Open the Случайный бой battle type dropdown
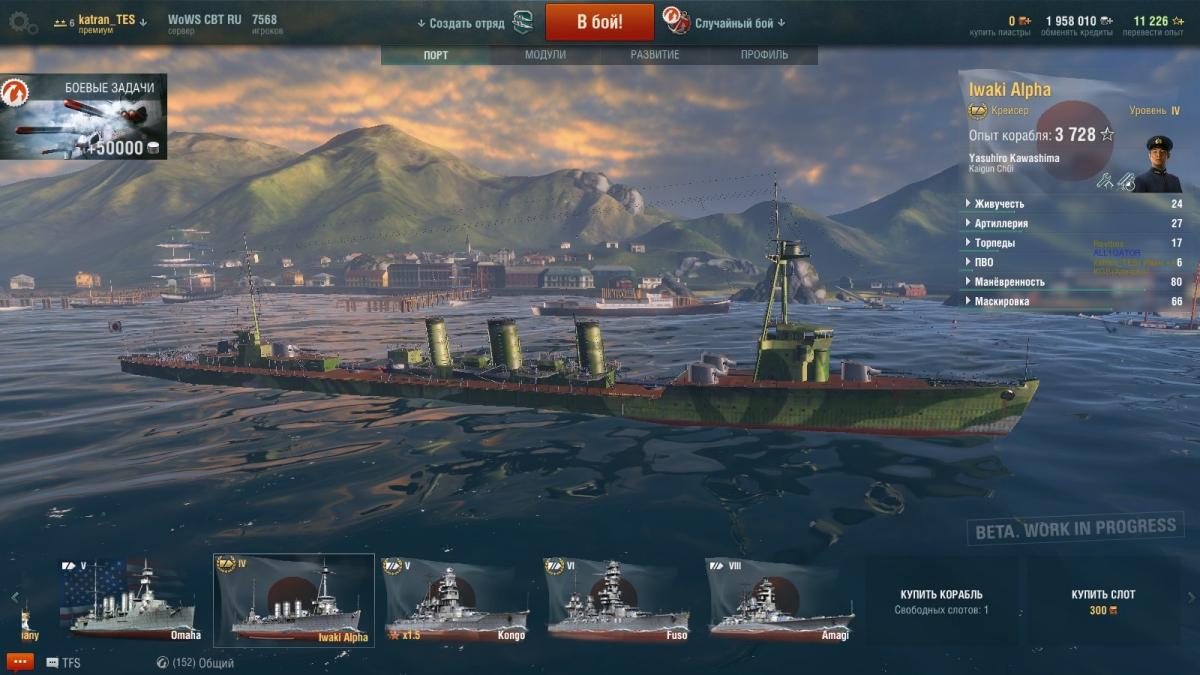This screenshot has width=1200, height=675. point(738,23)
